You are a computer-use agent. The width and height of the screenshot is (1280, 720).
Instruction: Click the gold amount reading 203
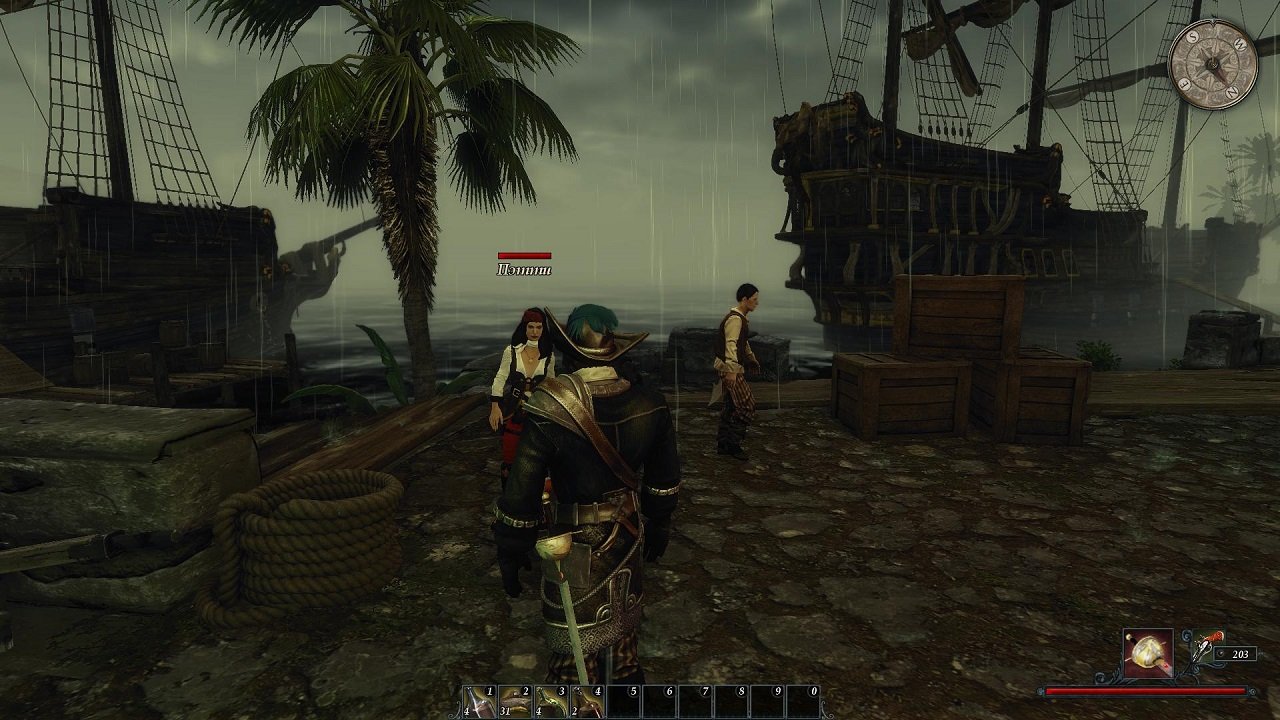(1242, 654)
